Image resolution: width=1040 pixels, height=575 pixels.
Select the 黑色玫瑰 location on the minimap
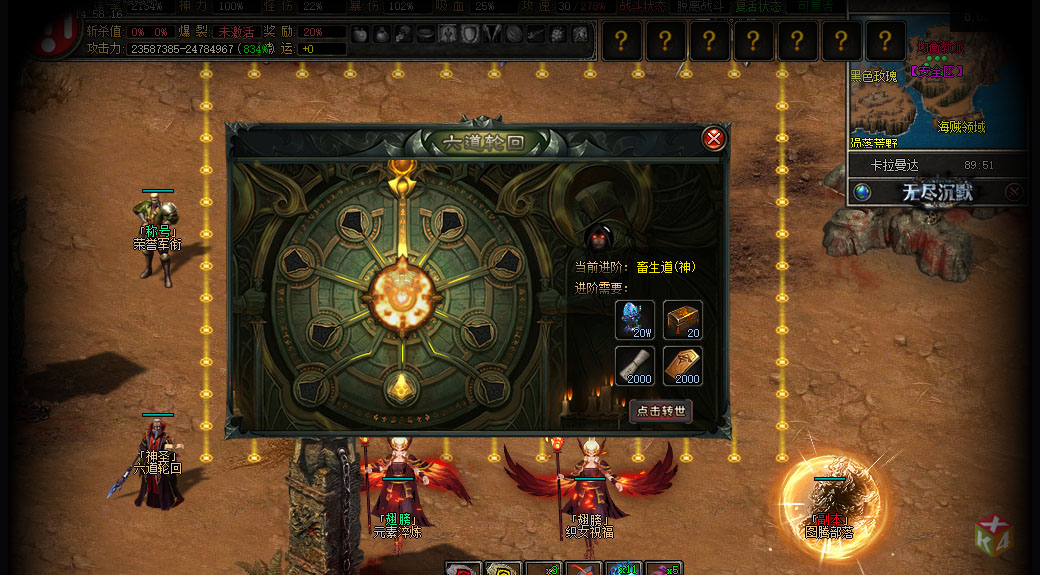(x=874, y=76)
